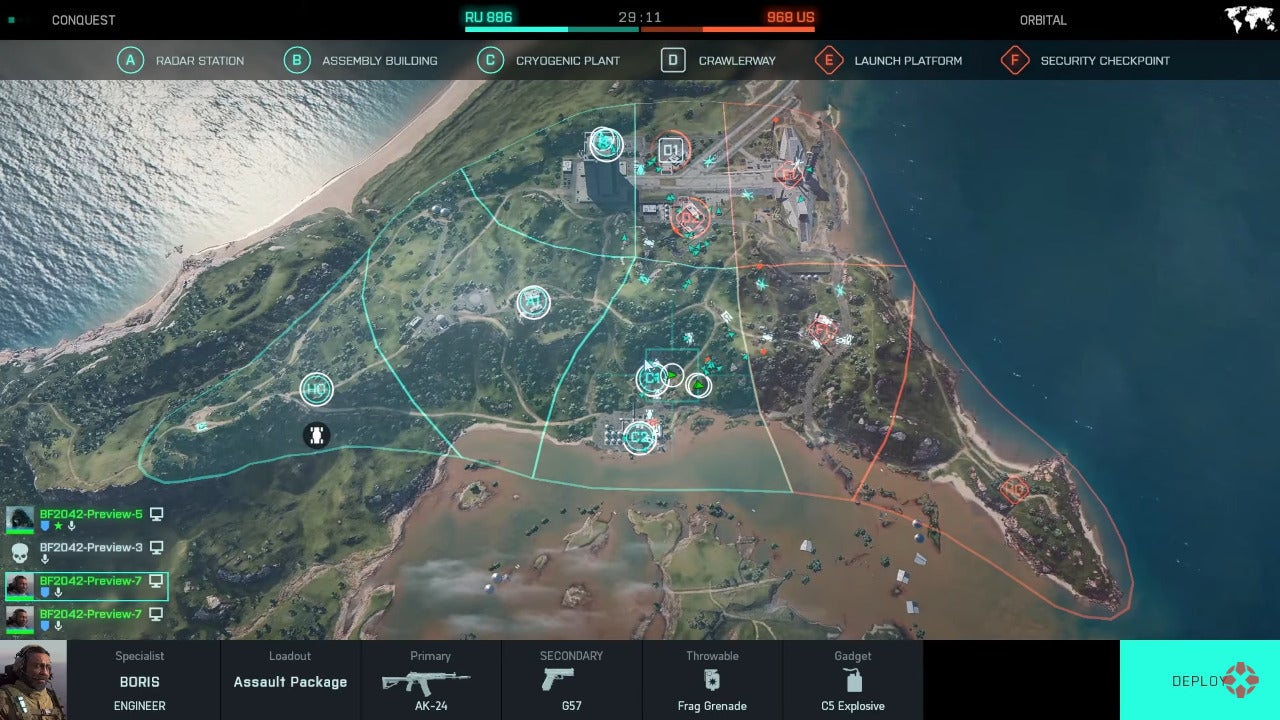Change the Assault Package loadout
The width and height of the screenshot is (1280, 720).
290,681
